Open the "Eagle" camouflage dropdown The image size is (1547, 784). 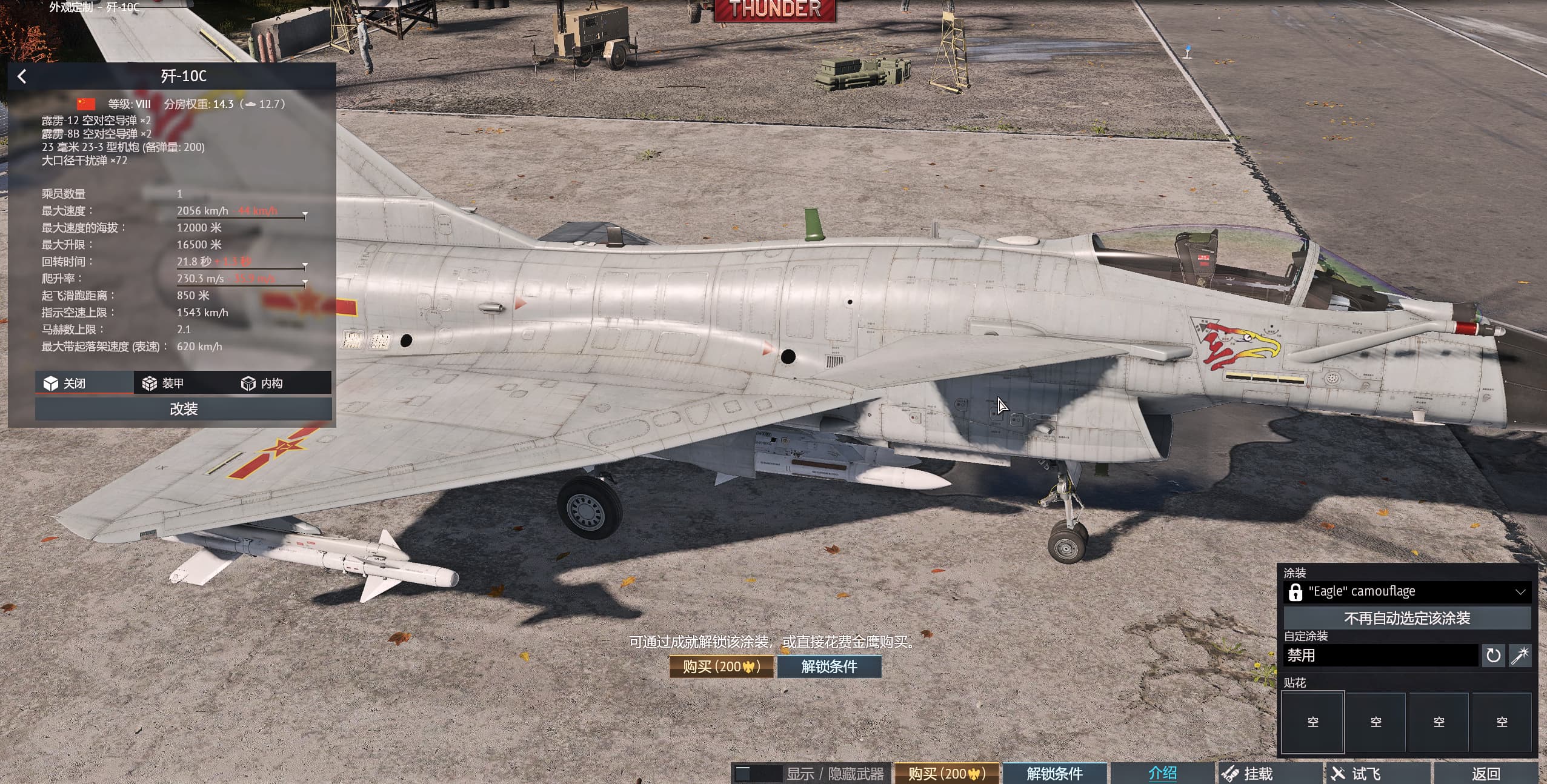[1407, 591]
